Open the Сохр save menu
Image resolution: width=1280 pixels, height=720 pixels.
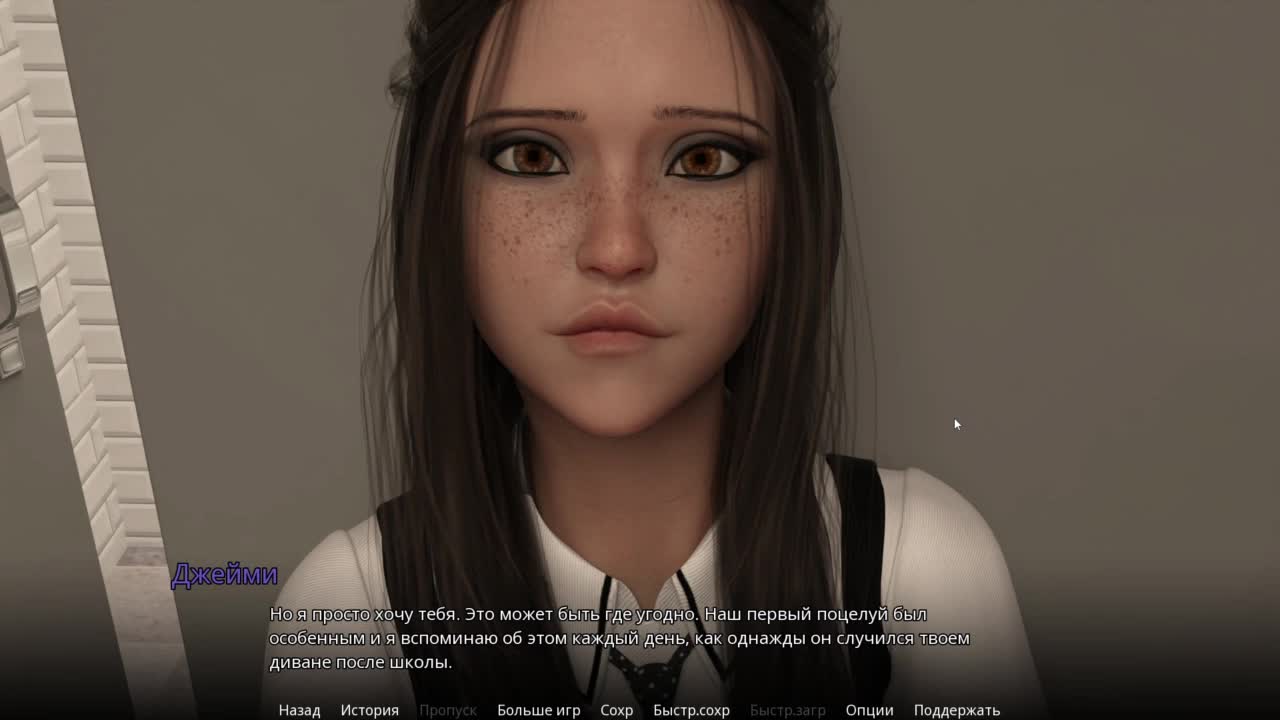pos(616,710)
